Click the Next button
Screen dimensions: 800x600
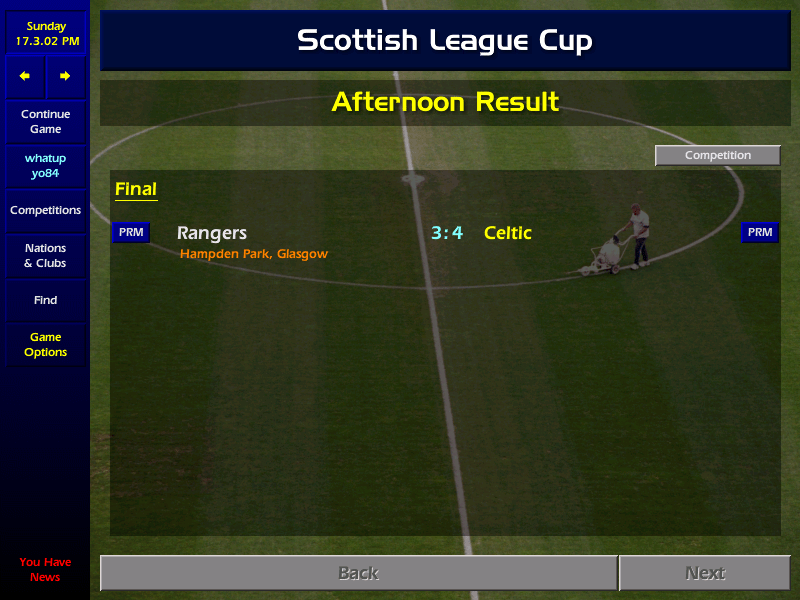point(704,573)
